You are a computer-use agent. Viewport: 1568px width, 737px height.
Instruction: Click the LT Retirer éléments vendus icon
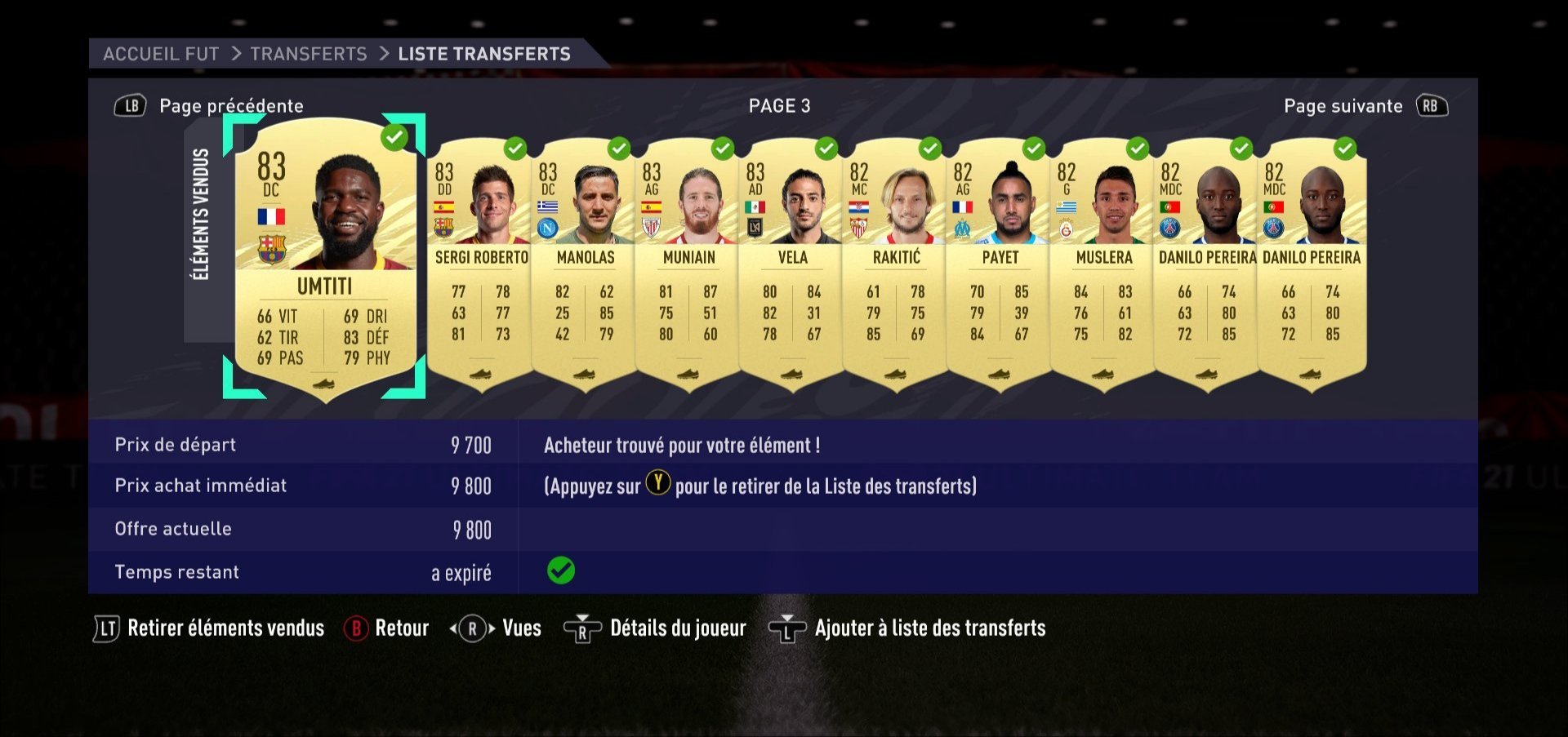(x=108, y=628)
